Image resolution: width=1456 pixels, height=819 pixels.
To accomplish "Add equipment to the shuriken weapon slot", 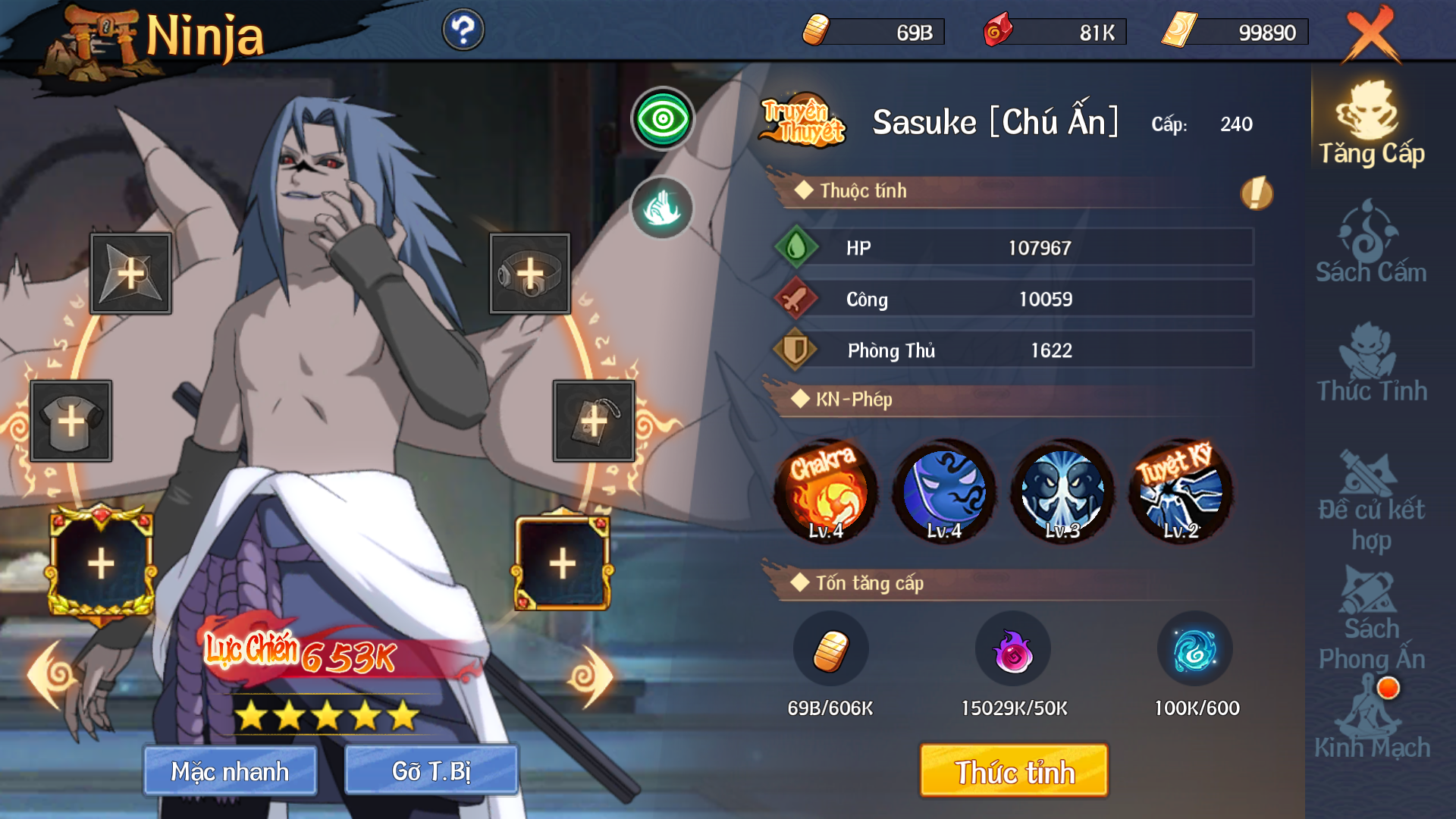I will pyautogui.click(x=130, y=274).
